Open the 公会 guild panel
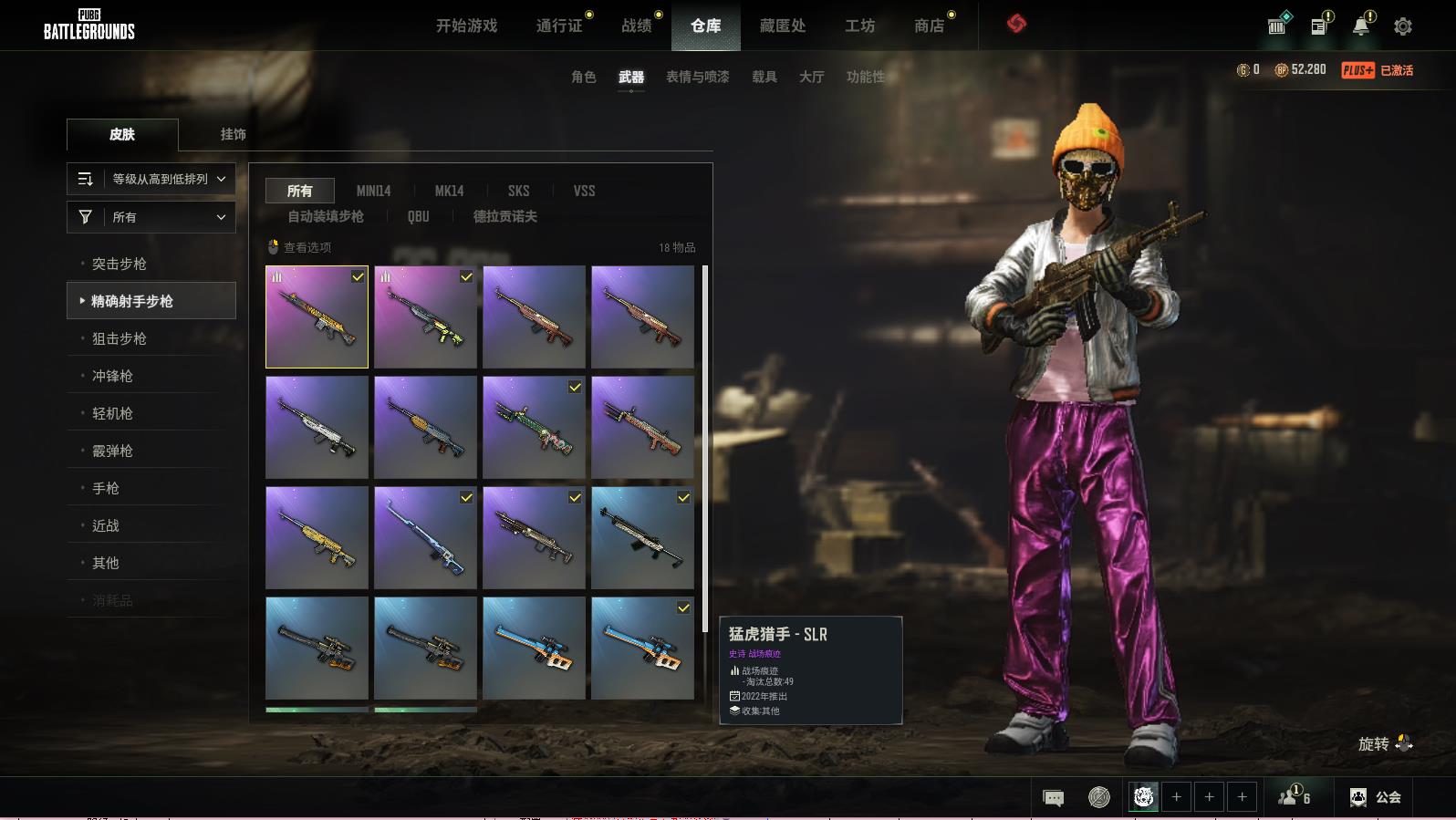 [1377, 797]
